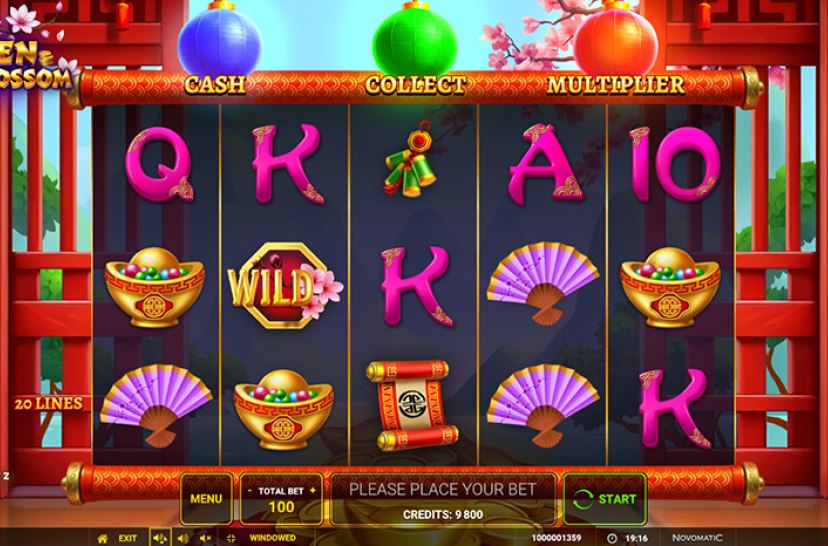Spin the reels with START

click(x=605, y=498)
